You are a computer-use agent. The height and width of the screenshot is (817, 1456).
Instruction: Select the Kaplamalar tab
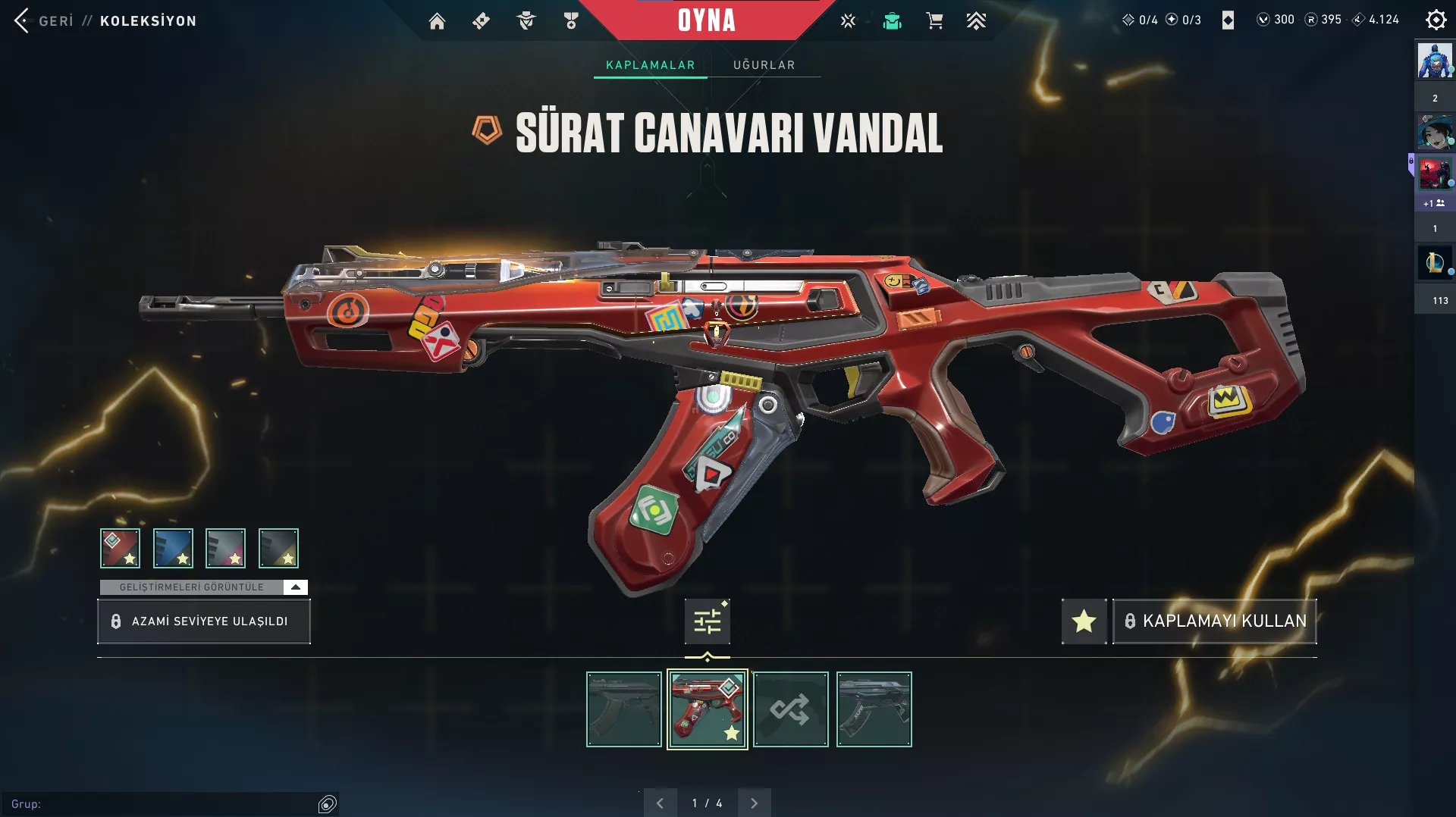(x=650, y=65)
